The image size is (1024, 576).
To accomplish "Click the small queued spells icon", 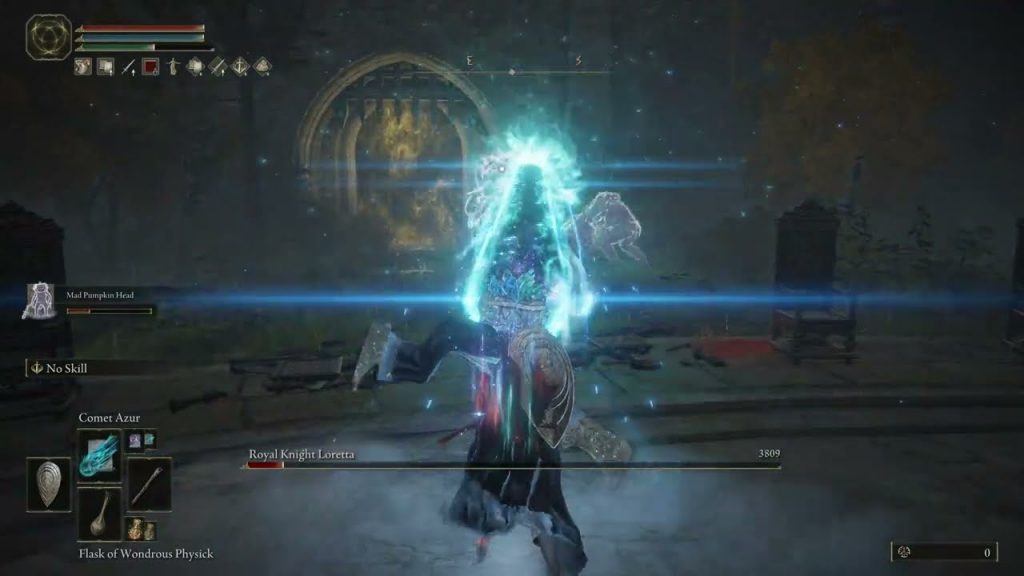I will (x=141, y=440).
